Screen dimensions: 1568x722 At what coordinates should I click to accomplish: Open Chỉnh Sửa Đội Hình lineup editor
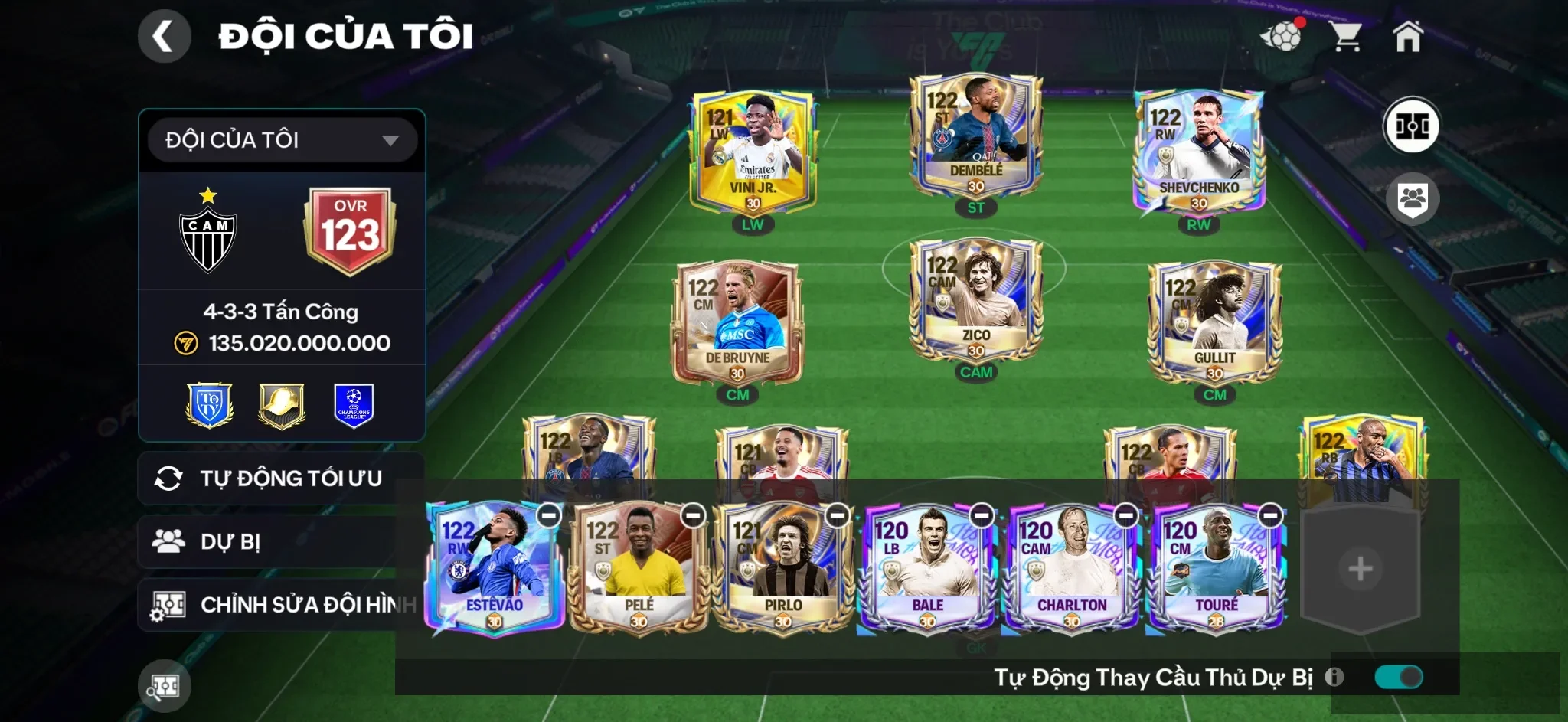coord(280,605)
